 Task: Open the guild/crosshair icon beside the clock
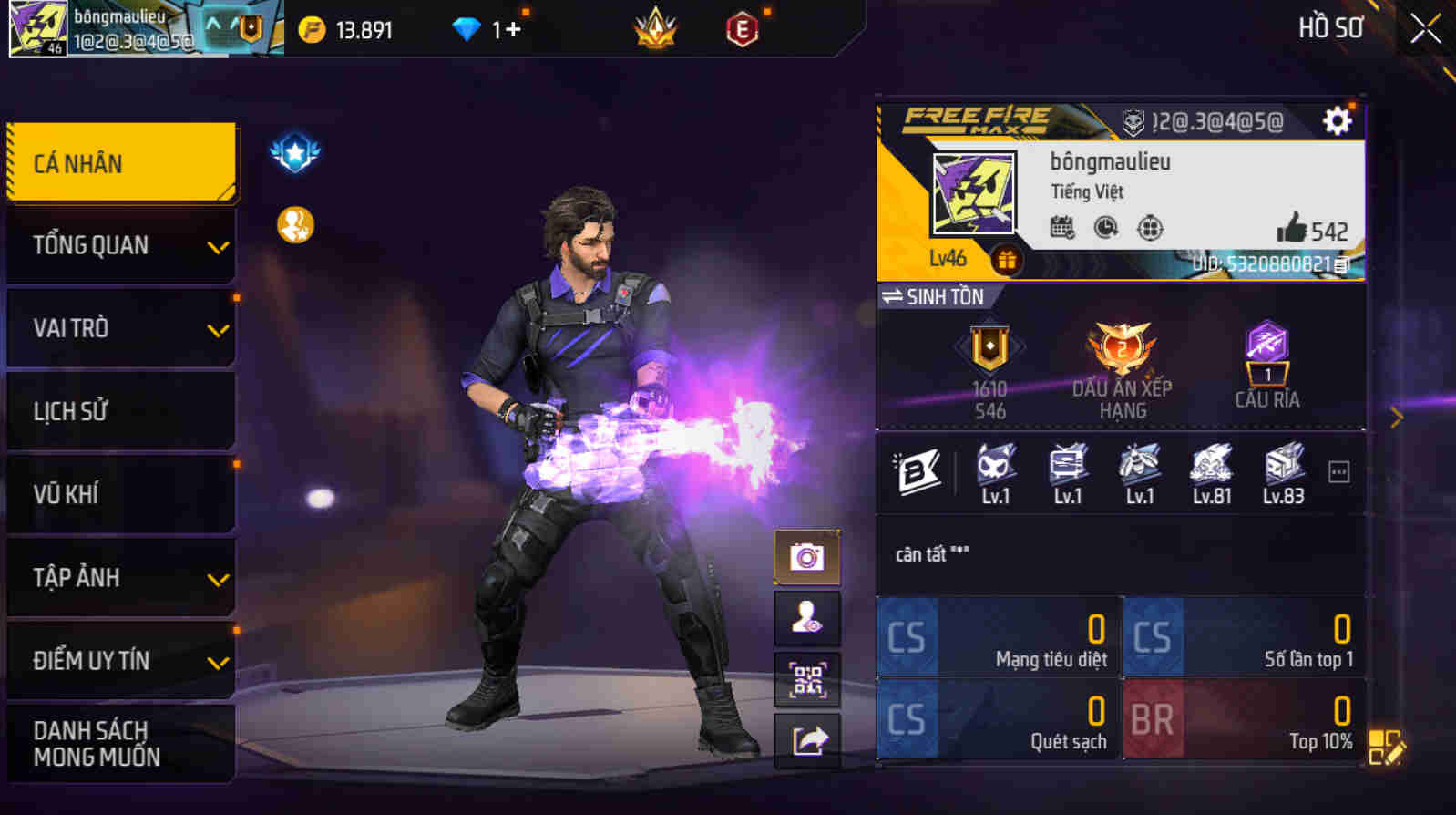tap(1151, 228)
